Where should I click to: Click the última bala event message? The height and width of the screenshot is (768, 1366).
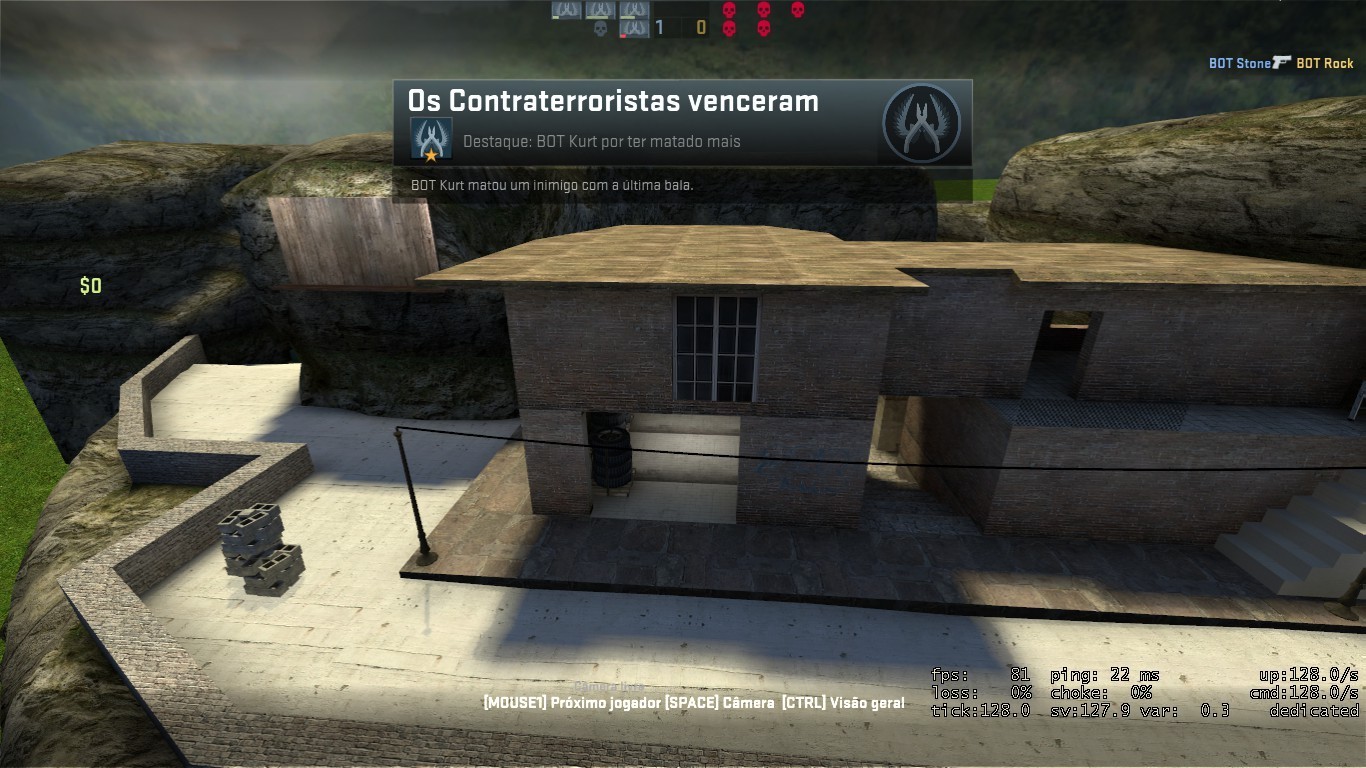(x=552, y=185)
